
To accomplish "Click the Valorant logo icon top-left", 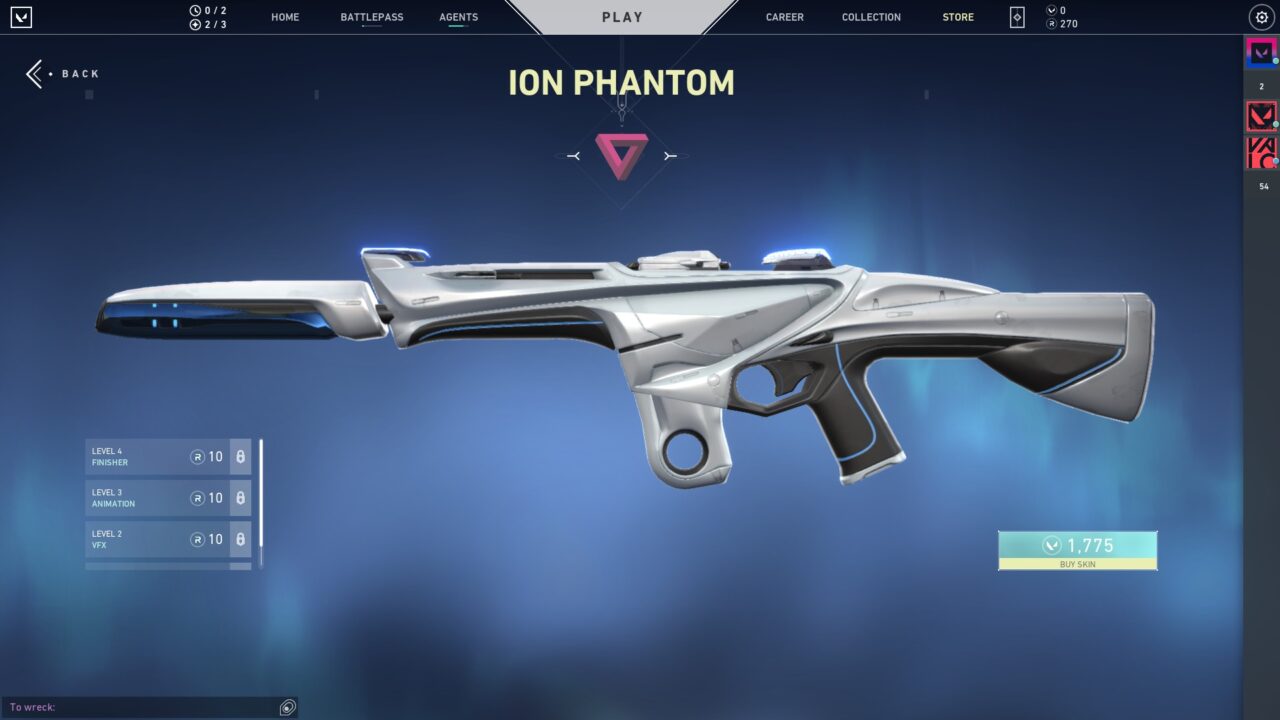I will (x=22, y=16).
